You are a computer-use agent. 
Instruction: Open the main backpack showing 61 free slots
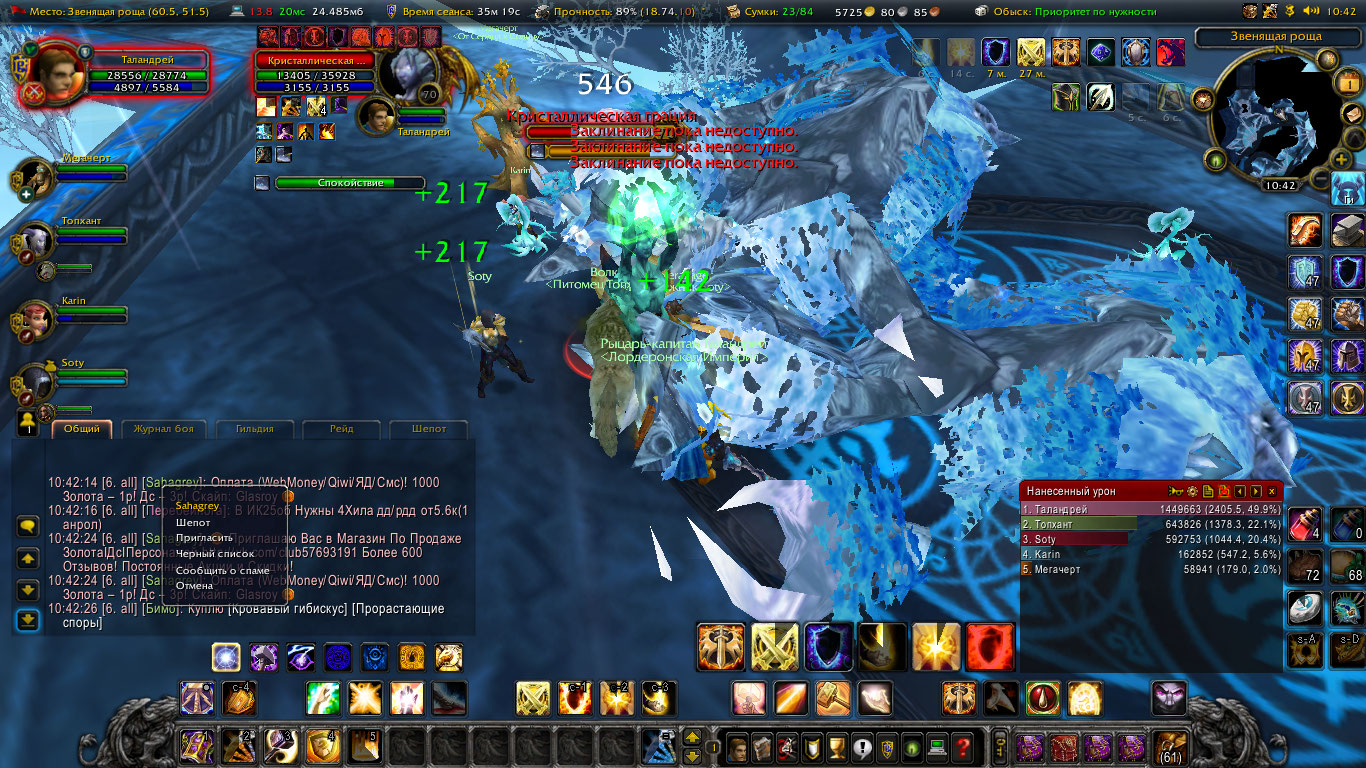click(1170, 746)
